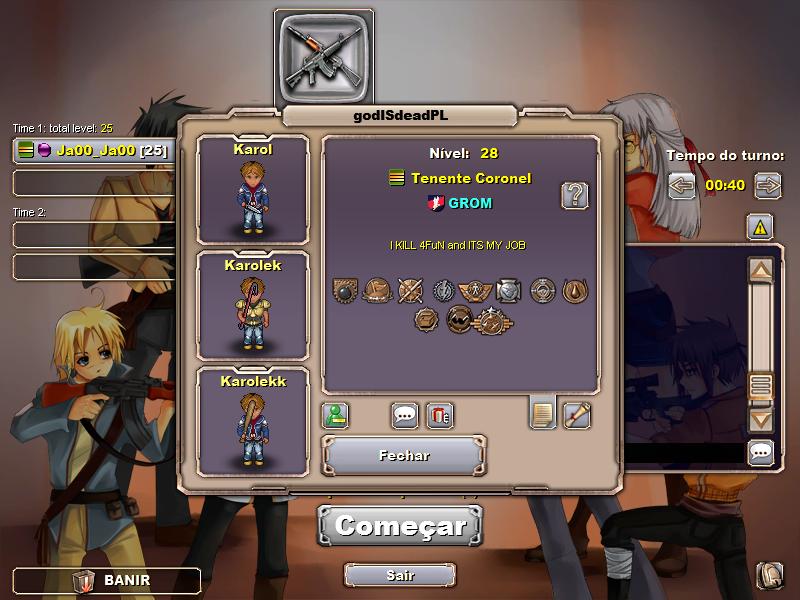Click the BANIR ban button
The image size is (800, 600).
pyautogui.click(x=106, y=580)
